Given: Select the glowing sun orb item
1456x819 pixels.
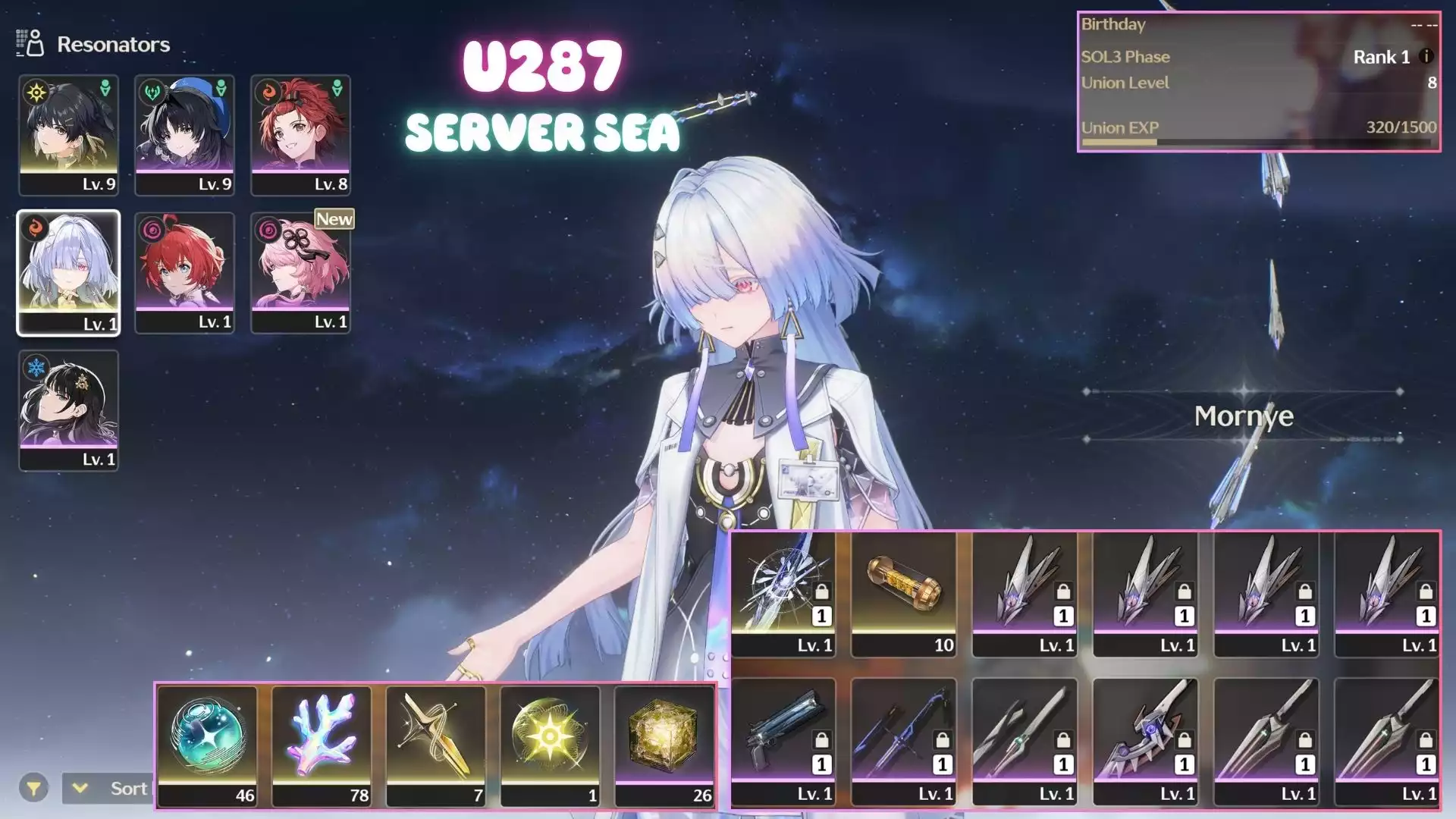Looking at the screenshot, I should [550, 745].
